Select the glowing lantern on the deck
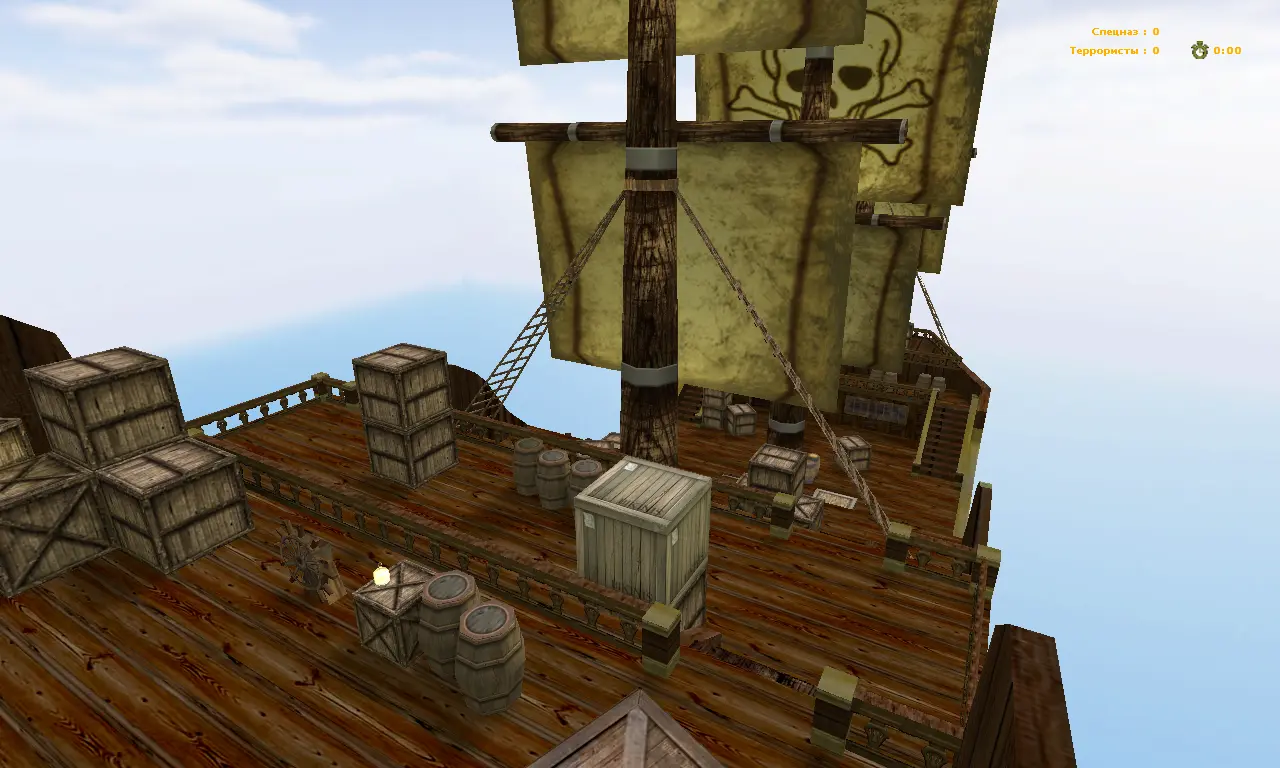Image resolution: width=1280 pixels, height=768 pixels. (x=383, y=575)
